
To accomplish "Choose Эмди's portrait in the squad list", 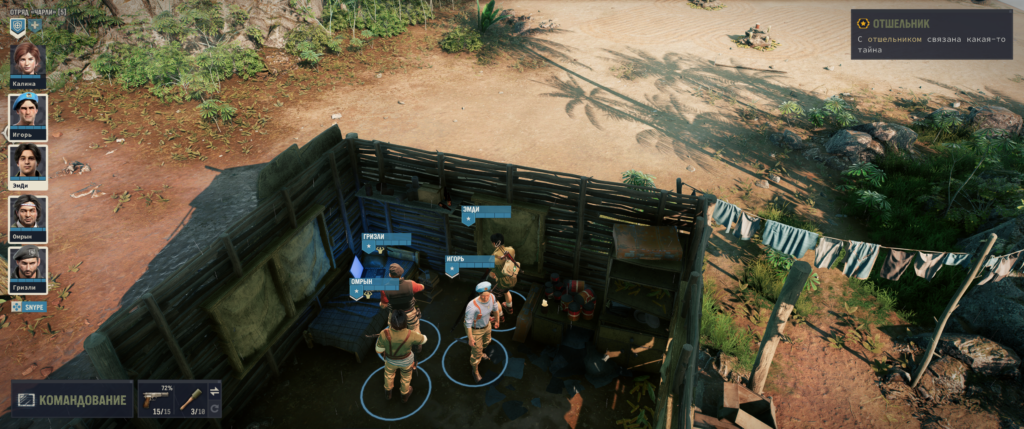I will click(x=28, y=161).
